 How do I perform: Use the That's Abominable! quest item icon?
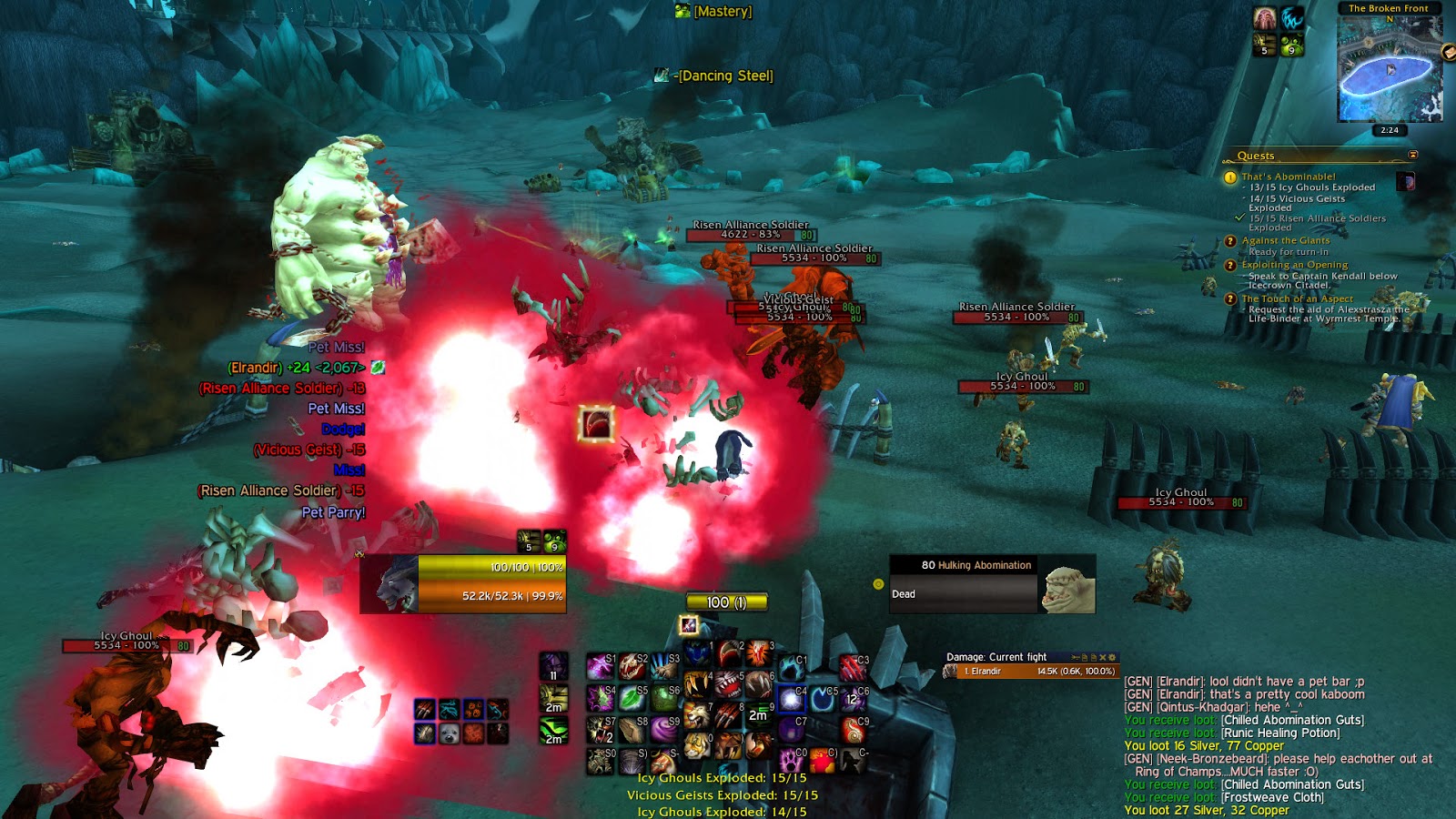pos(1406,181)
